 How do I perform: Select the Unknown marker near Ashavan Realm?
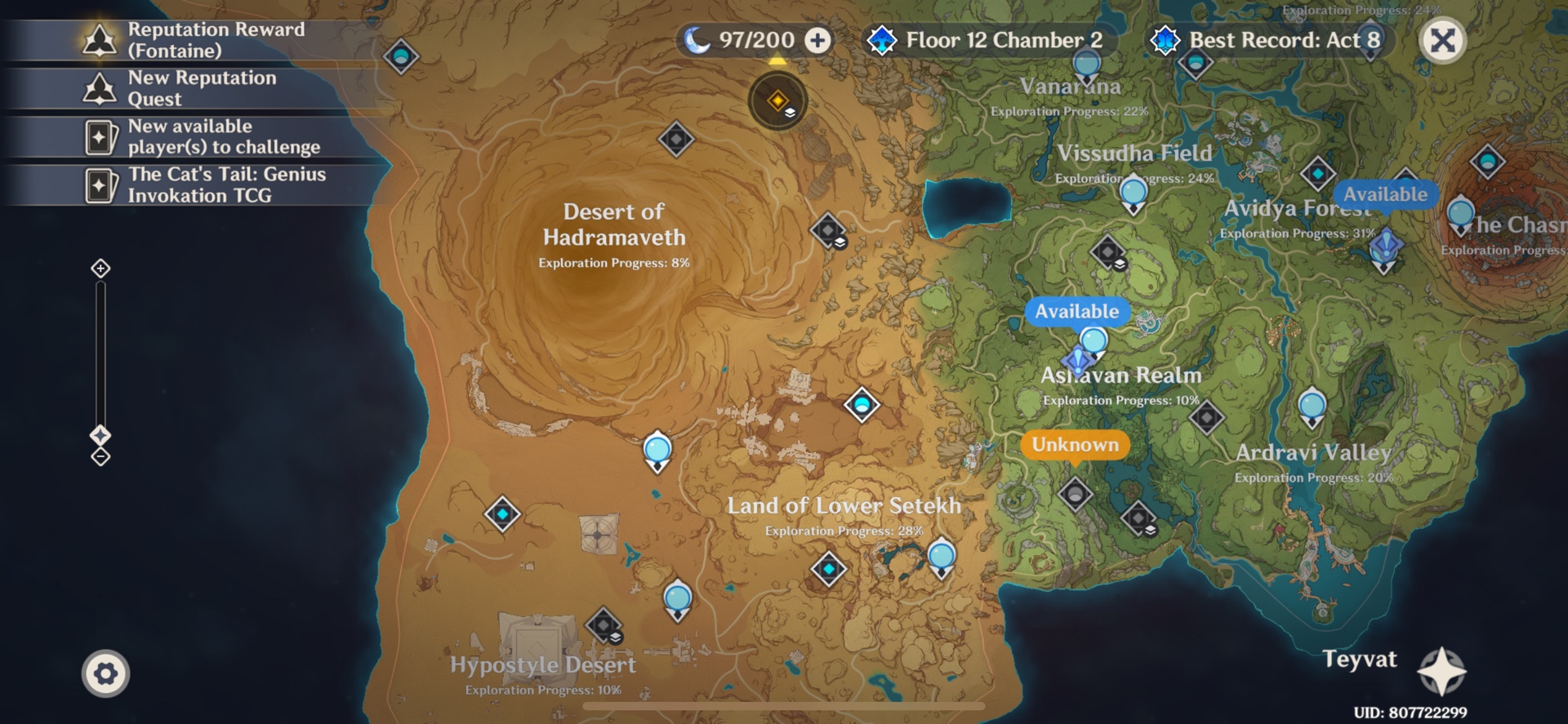point(1074,446)
